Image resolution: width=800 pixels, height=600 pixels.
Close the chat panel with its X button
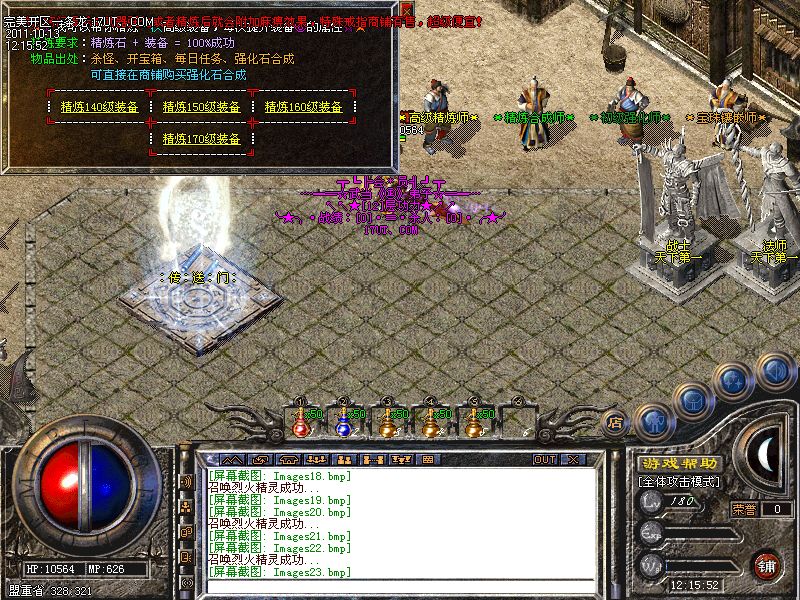[x=573, y=459]
